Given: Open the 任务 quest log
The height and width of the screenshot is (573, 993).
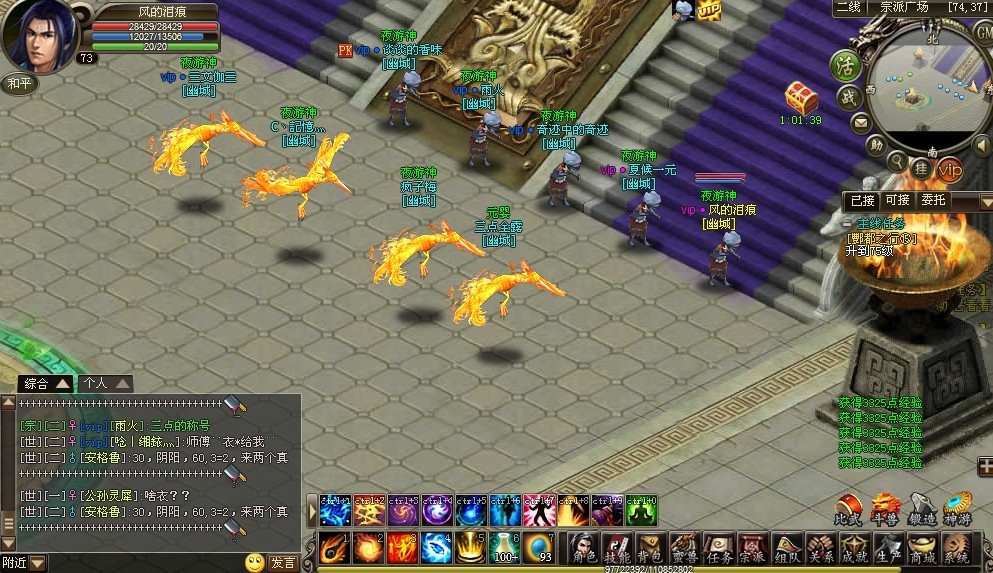Looking at the screenshot, I should point(719,548).
